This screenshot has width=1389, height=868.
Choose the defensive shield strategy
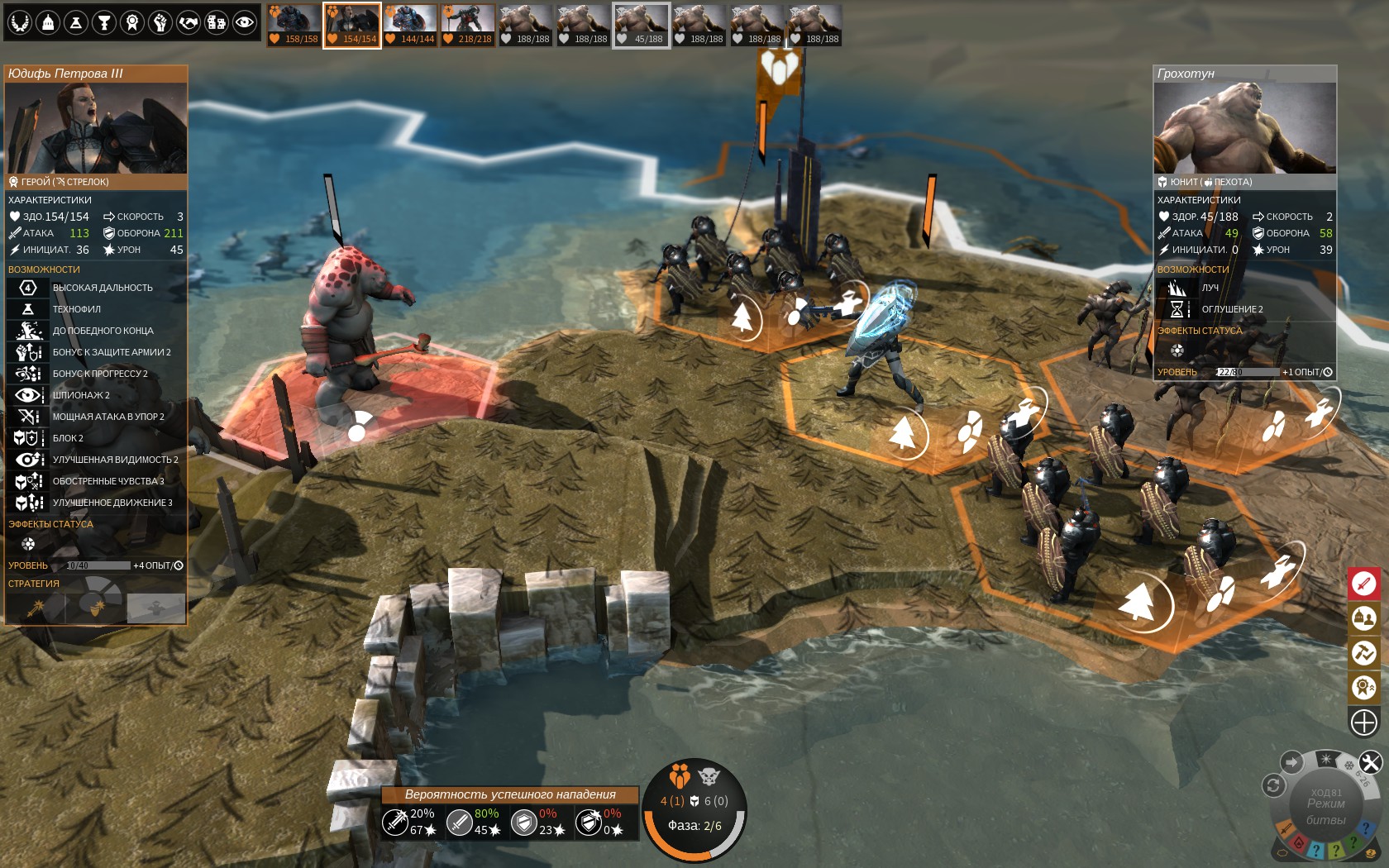pos(97,608)
